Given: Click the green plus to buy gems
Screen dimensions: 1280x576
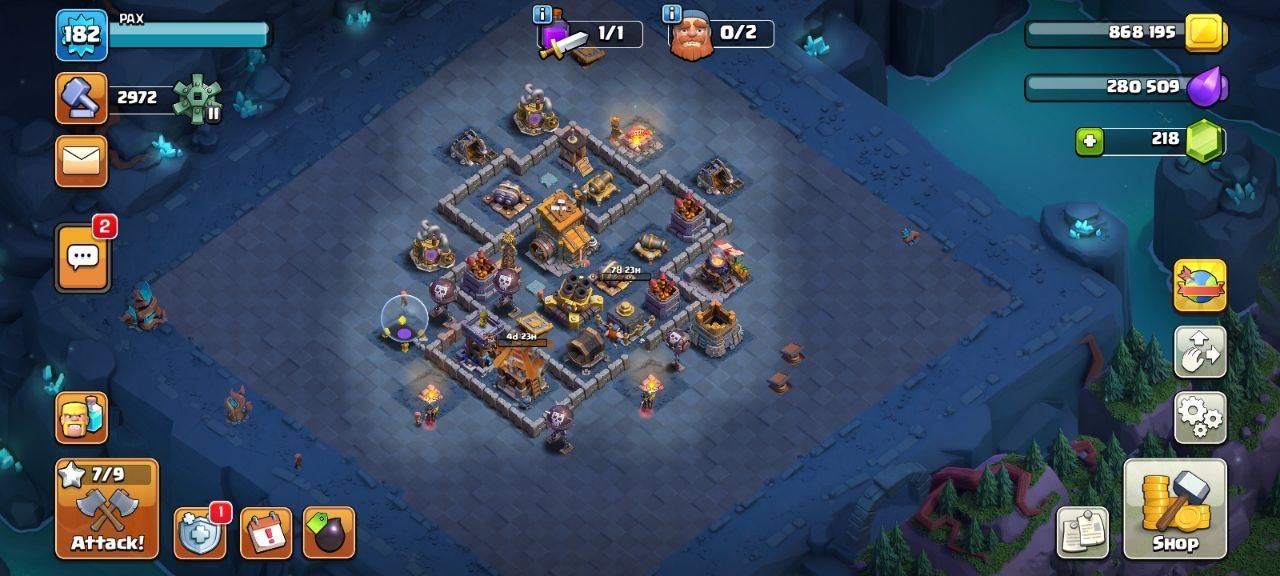Looking at the screenshot, I should (1089, 142).
